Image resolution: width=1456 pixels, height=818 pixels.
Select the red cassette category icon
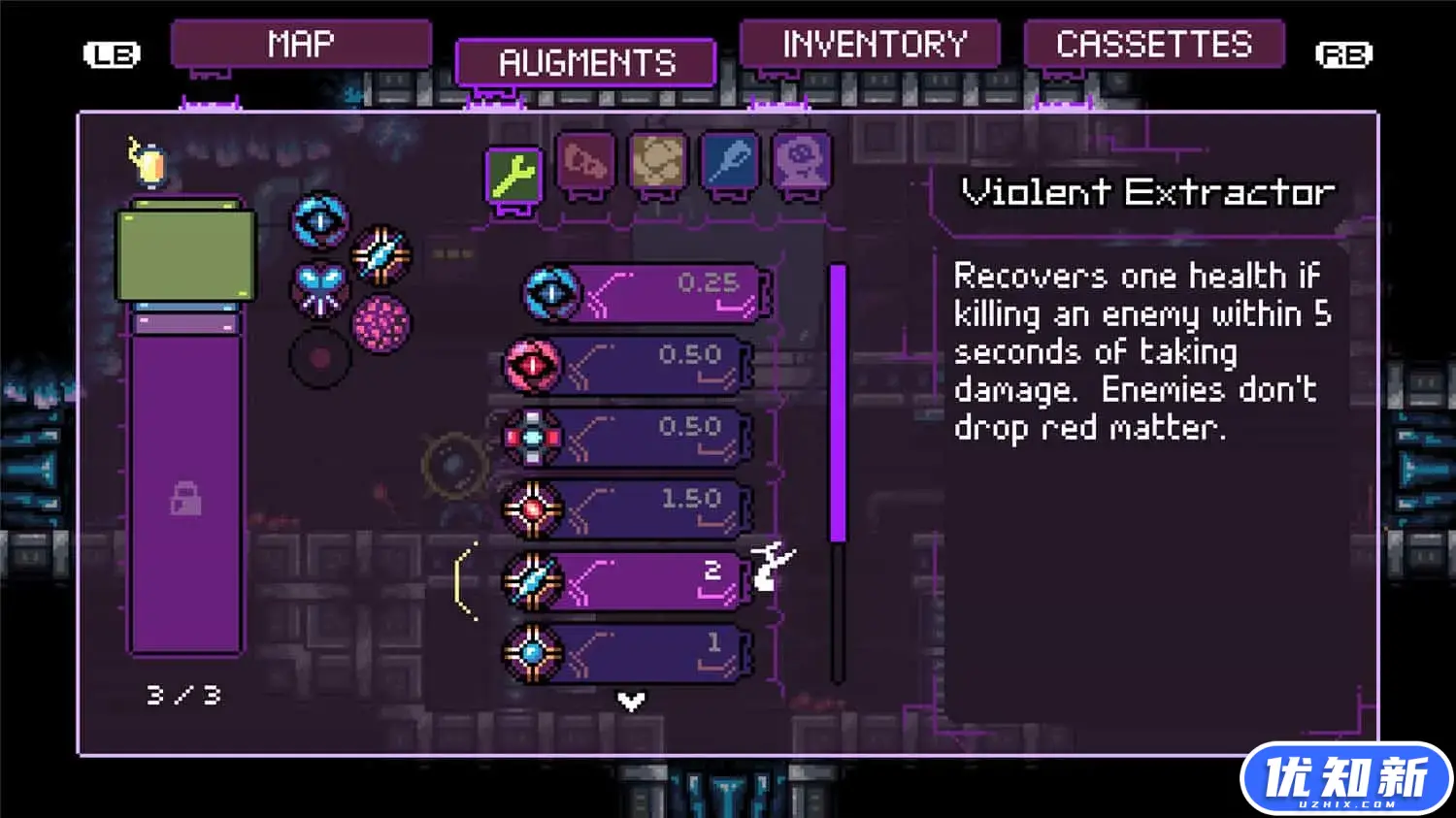pos(585,161)
